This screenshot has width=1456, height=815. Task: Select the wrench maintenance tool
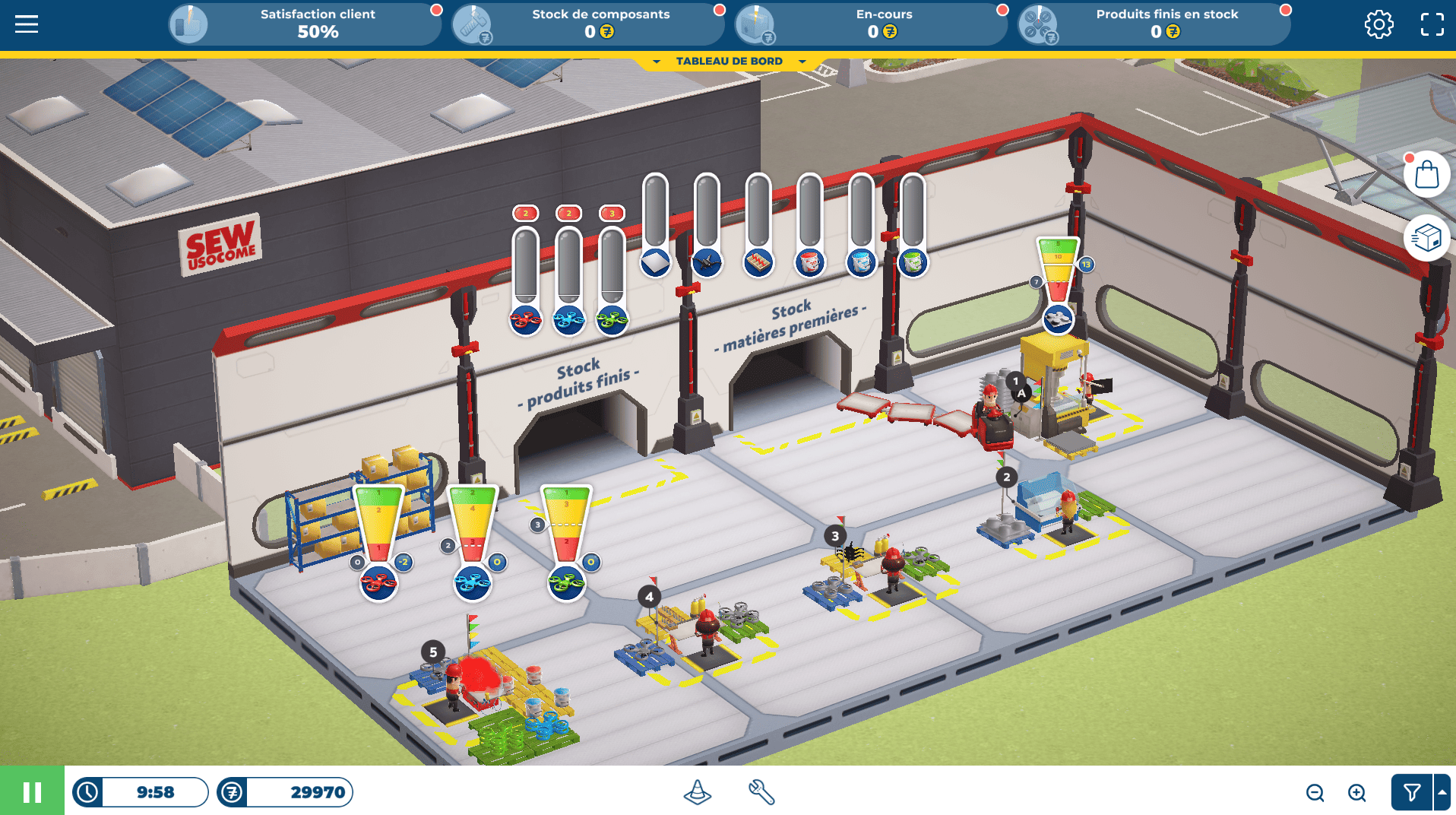761,792
